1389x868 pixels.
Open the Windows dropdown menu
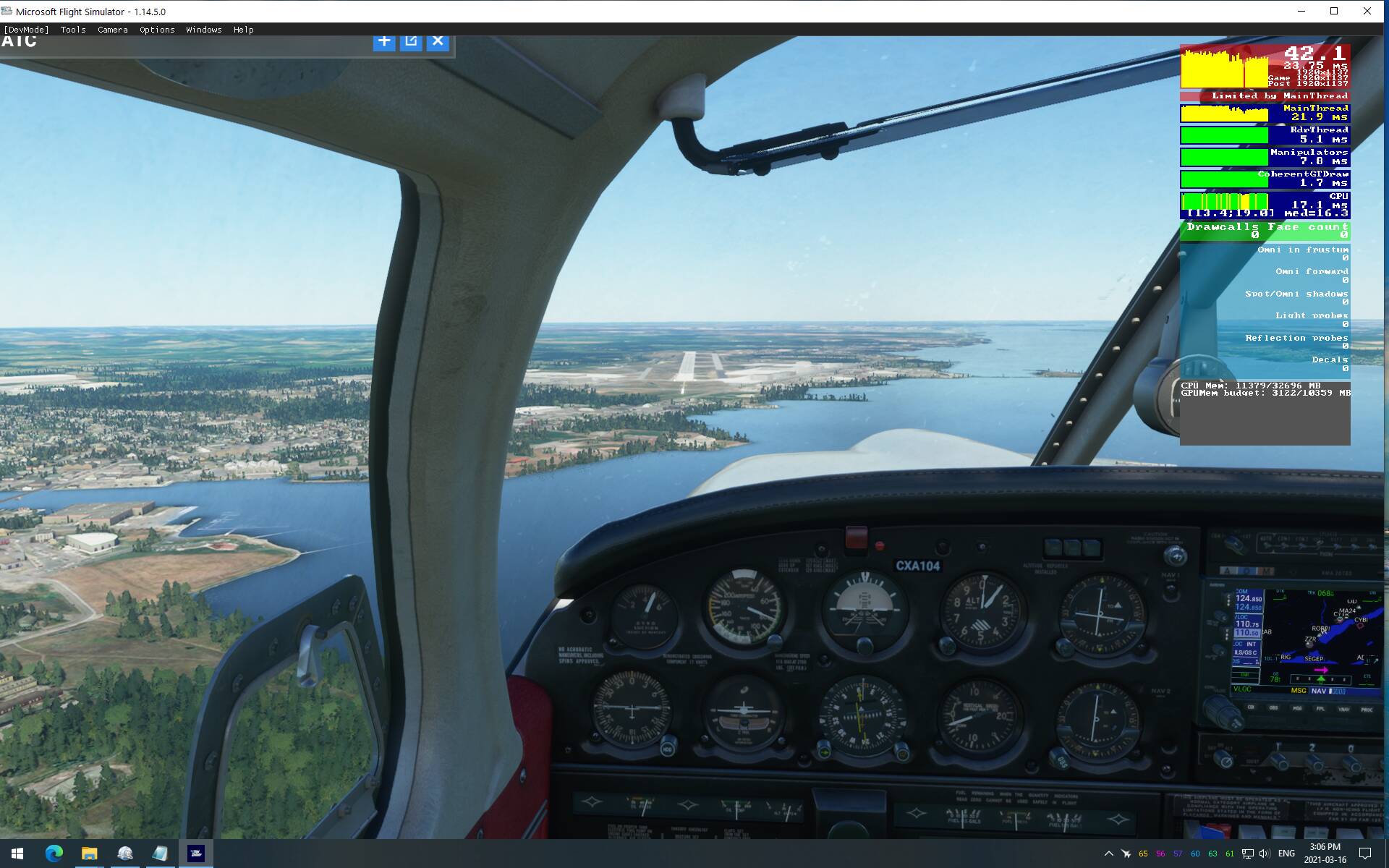tap(203, 30)
